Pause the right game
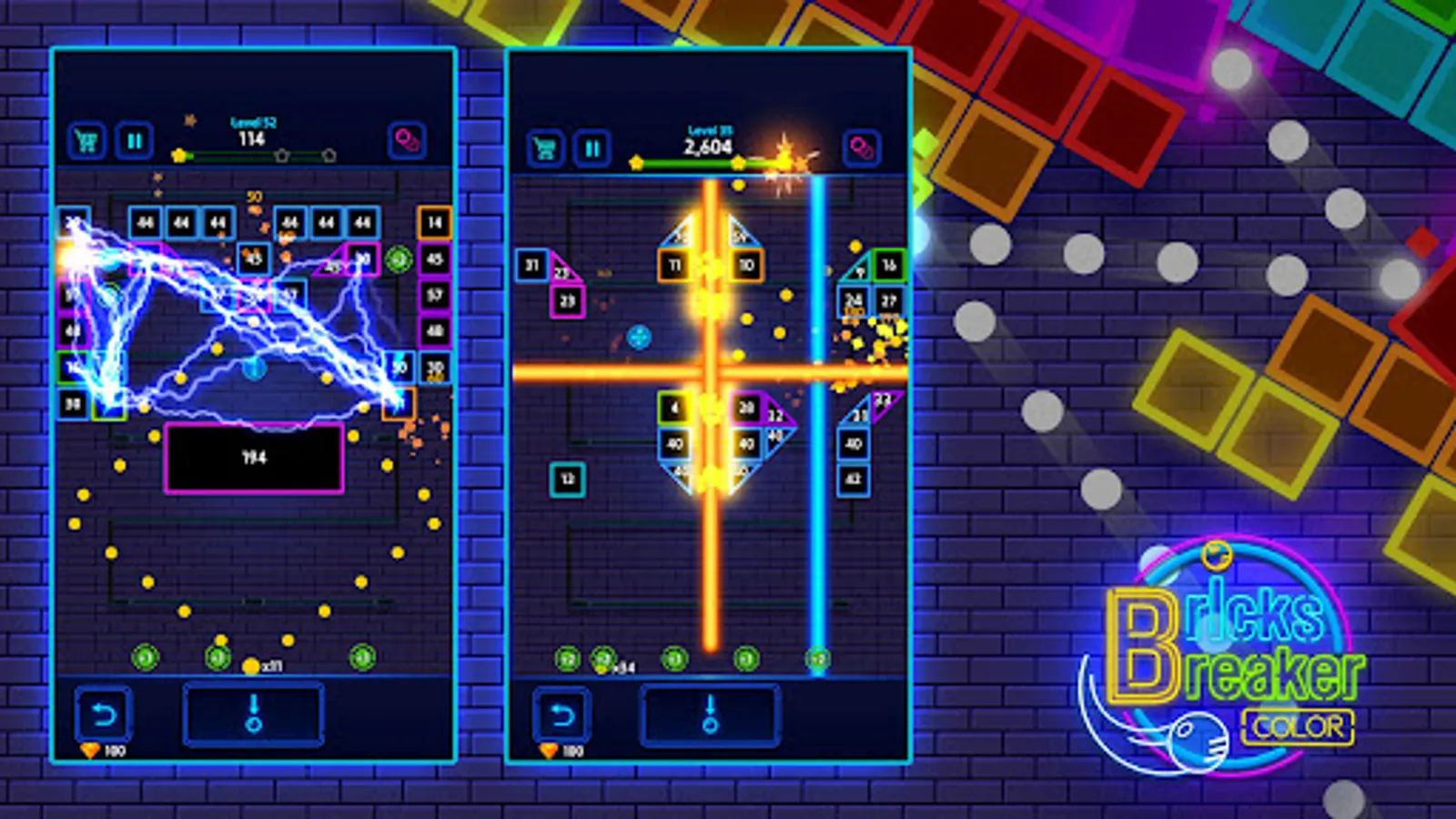Screen dimensions: 1456x819 [x=593, y=146]
